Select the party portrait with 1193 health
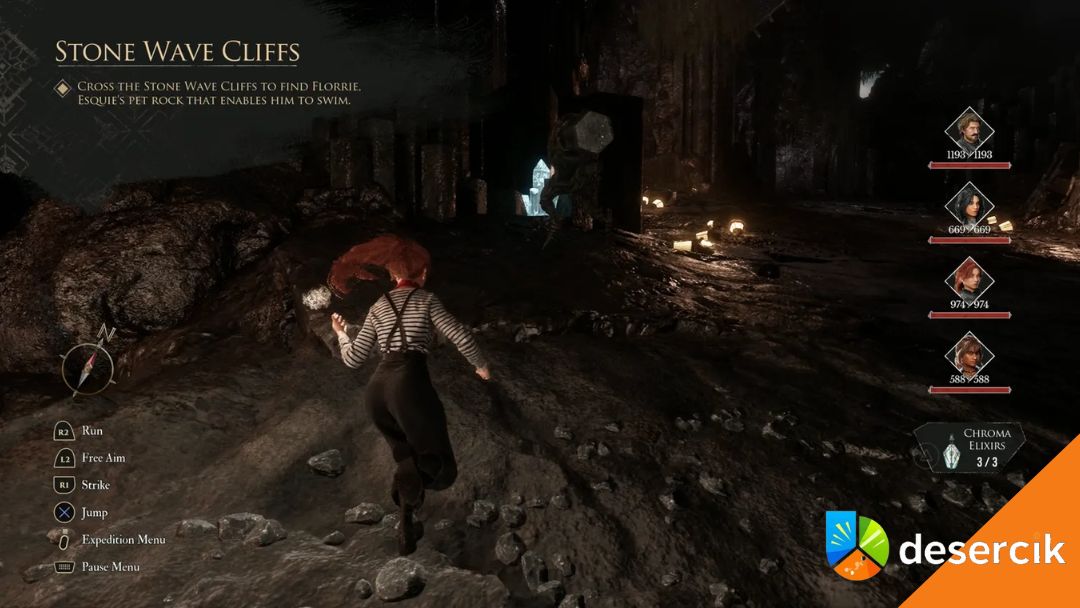This screenshot has width=1080, height=608. click(x=969, y=129)
